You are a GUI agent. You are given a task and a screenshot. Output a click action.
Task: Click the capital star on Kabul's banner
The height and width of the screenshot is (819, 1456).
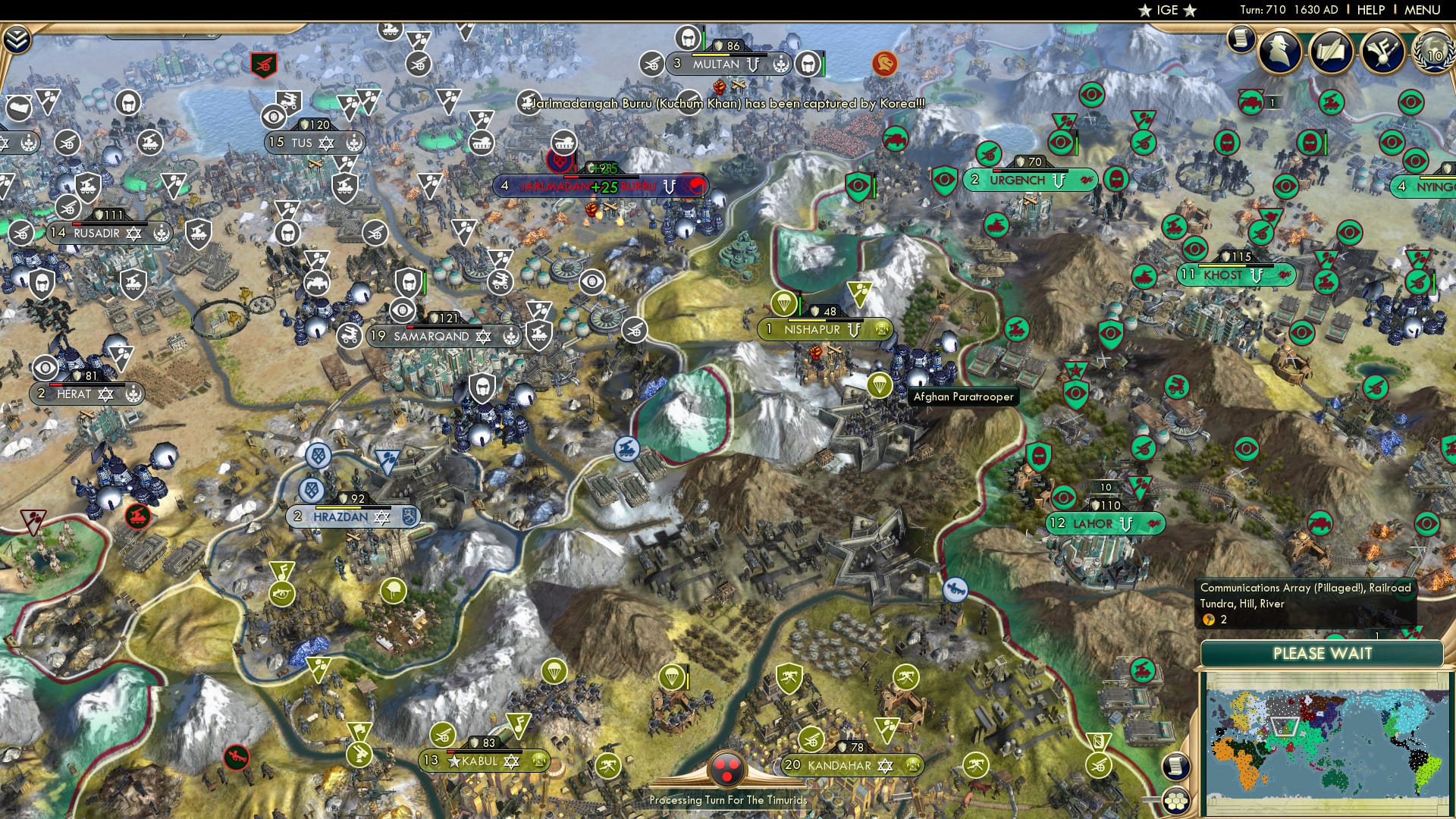tap(453, 761)
